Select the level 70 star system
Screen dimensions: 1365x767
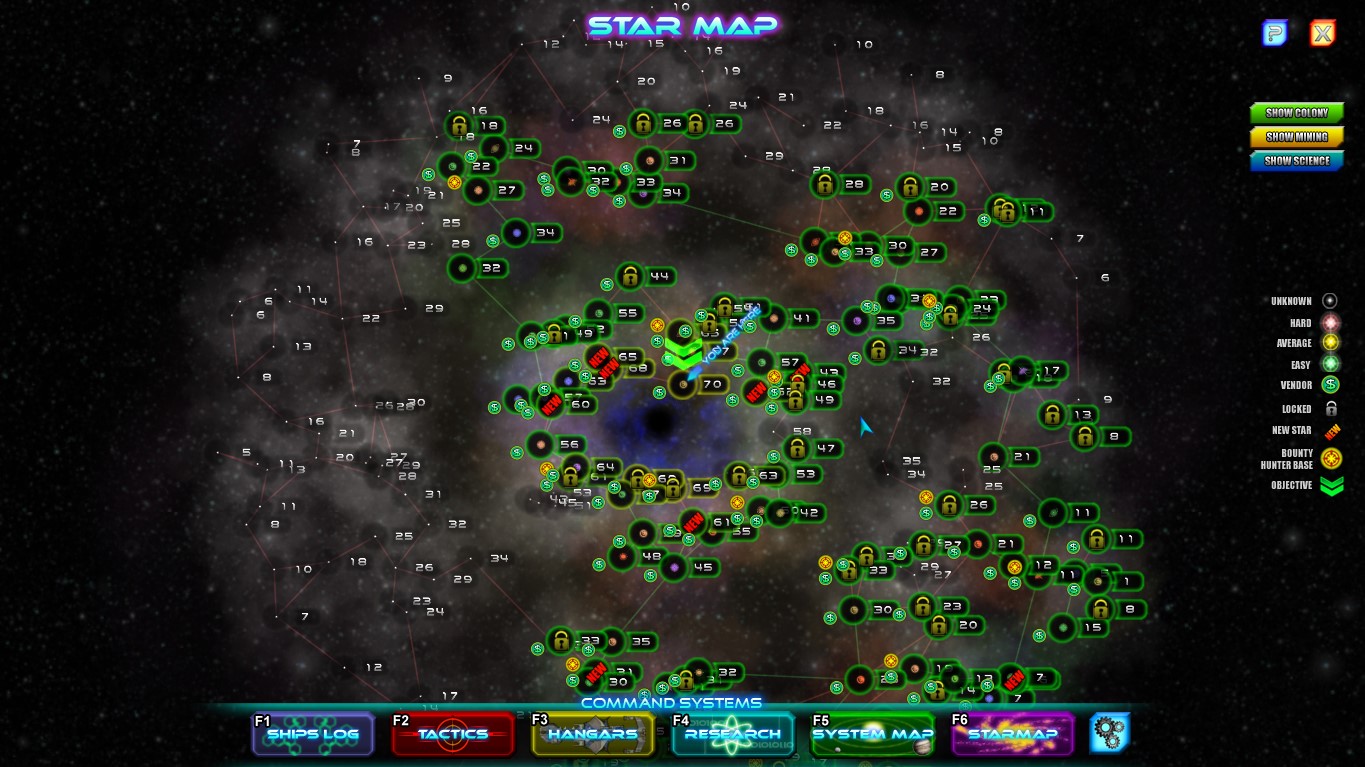(x=684, y=384)
